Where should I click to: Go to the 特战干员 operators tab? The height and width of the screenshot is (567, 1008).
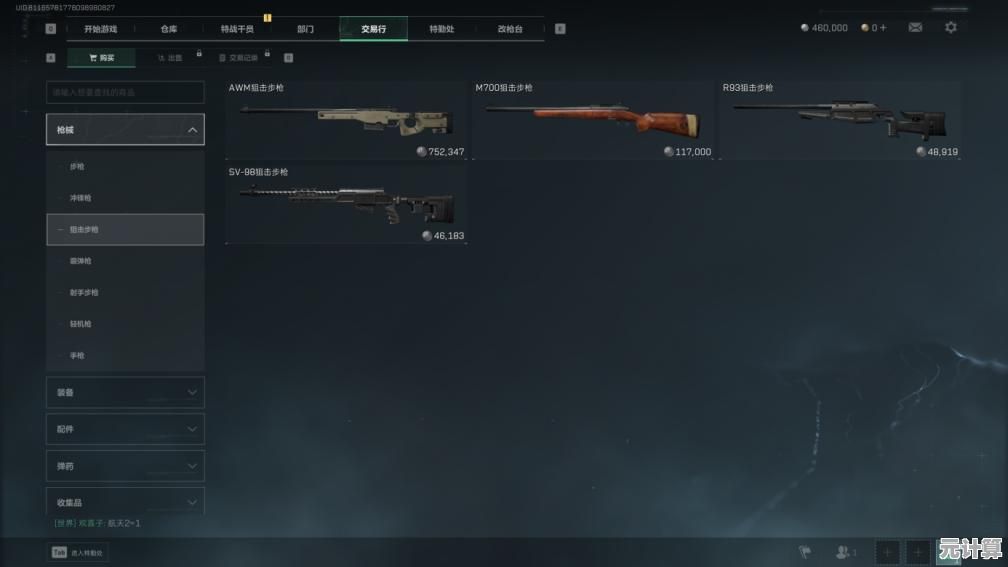237,29
